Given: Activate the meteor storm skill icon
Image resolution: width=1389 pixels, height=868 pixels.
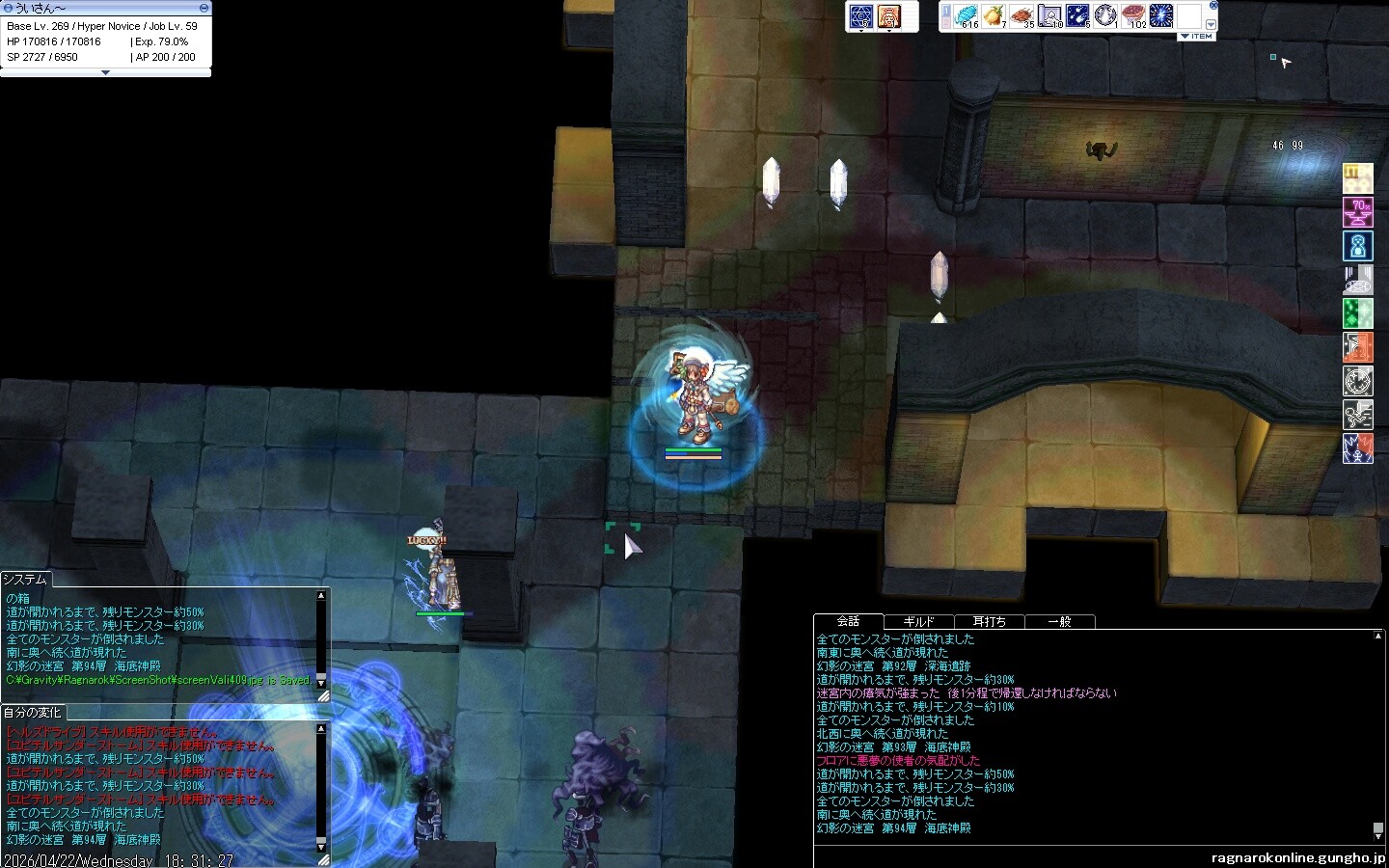Looking at the screenshot, I should coord(1077,16).
